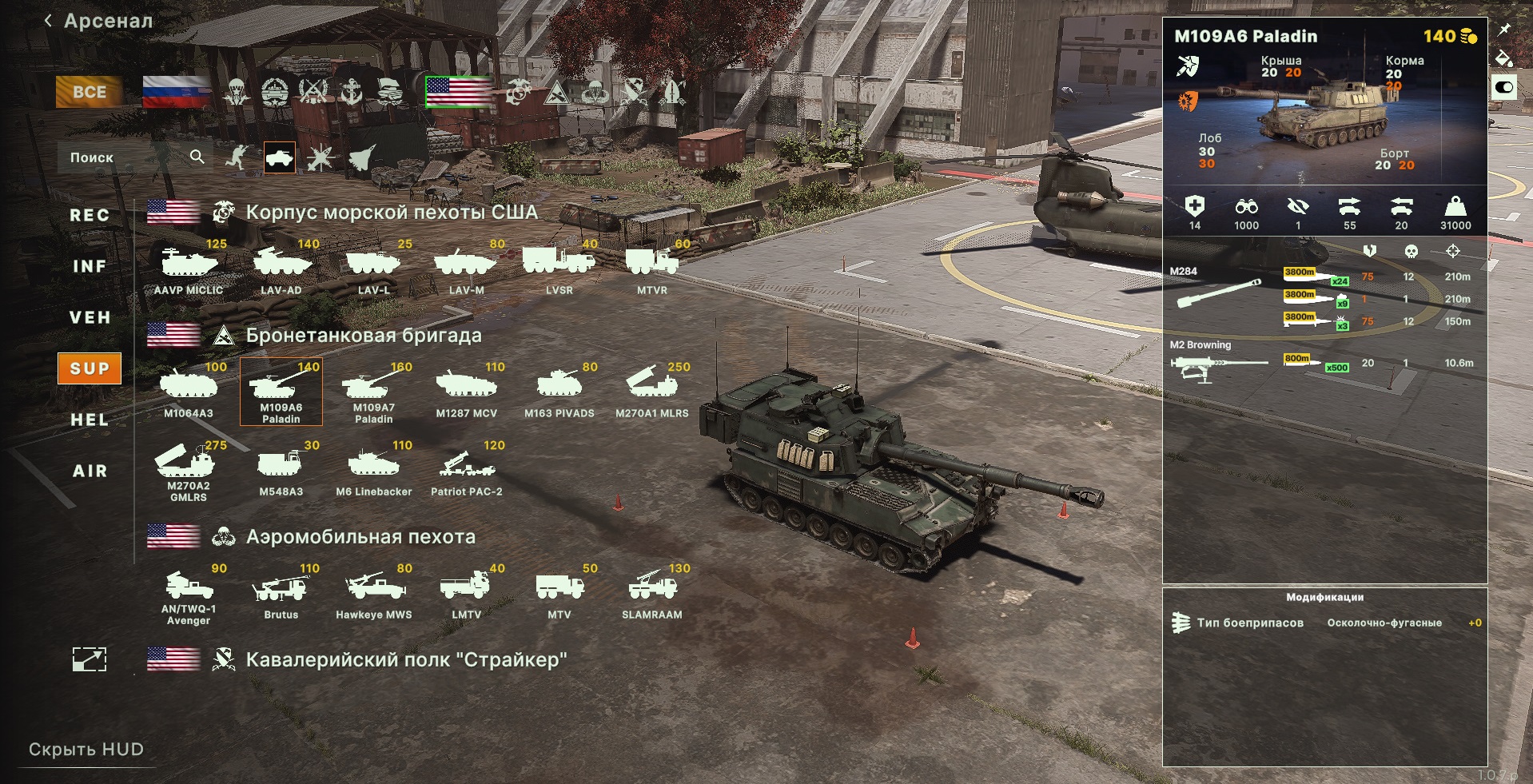
Task: Hide the HUD with Скрыть HUD
Action: (86, 750)
